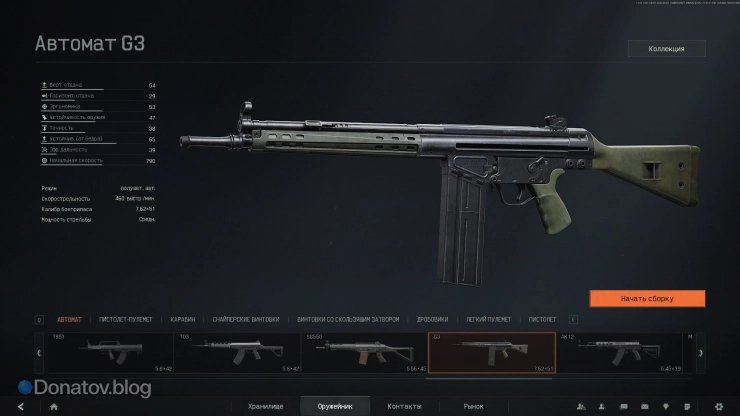This screenshot has height=416, width=740.
Task: Open the Рынок tab
Action: [473, 406]
